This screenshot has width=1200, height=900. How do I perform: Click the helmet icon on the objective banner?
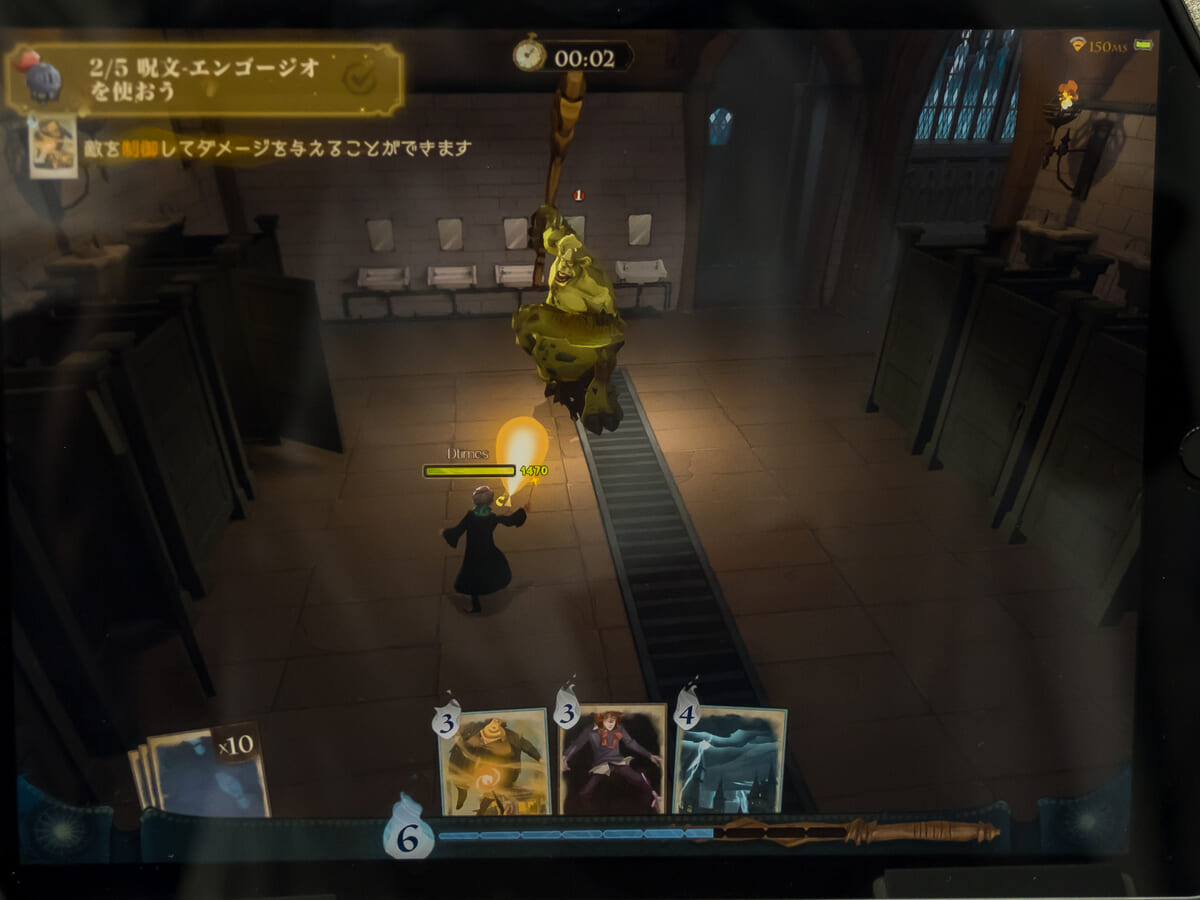tap(40, 77)
